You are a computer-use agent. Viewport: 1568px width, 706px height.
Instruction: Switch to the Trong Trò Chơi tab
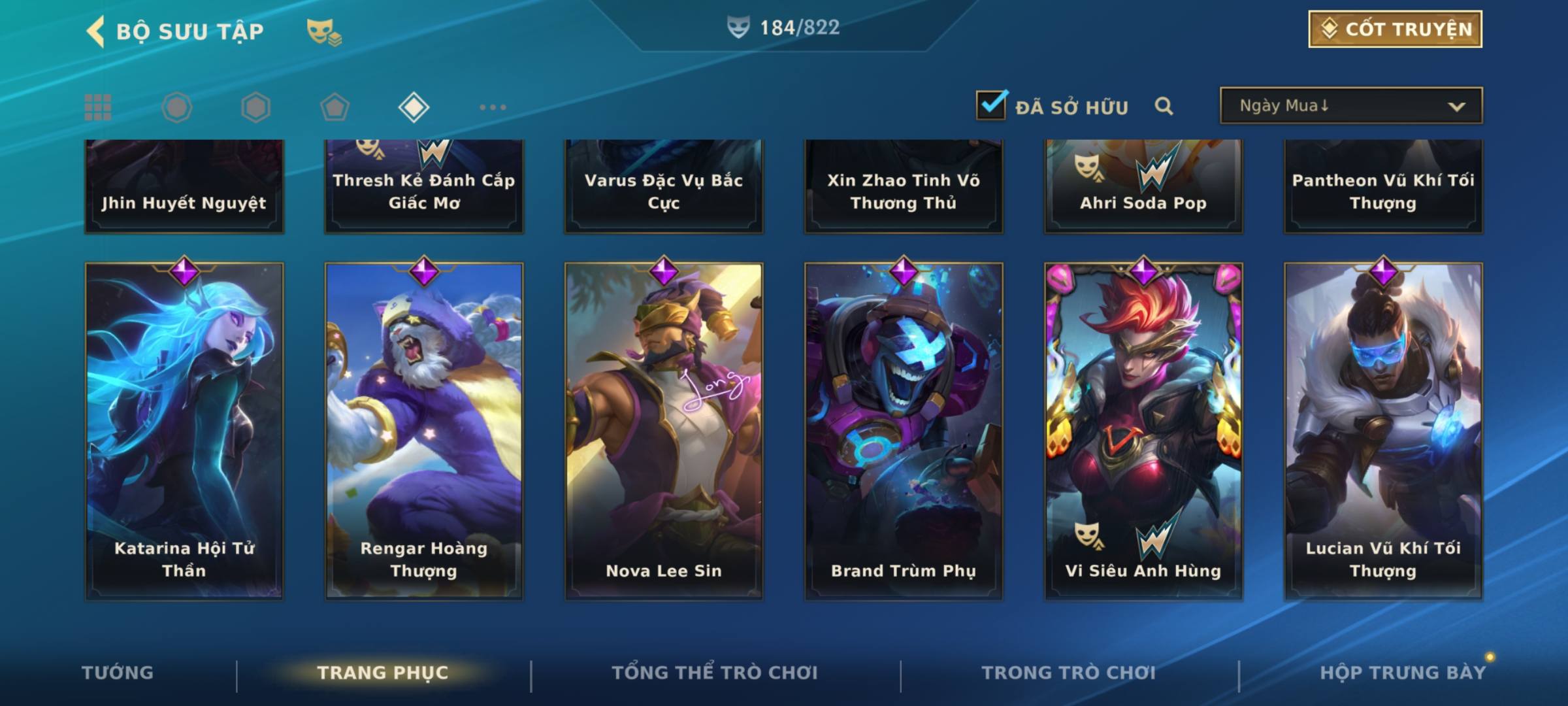click(x=1069, y=673)
